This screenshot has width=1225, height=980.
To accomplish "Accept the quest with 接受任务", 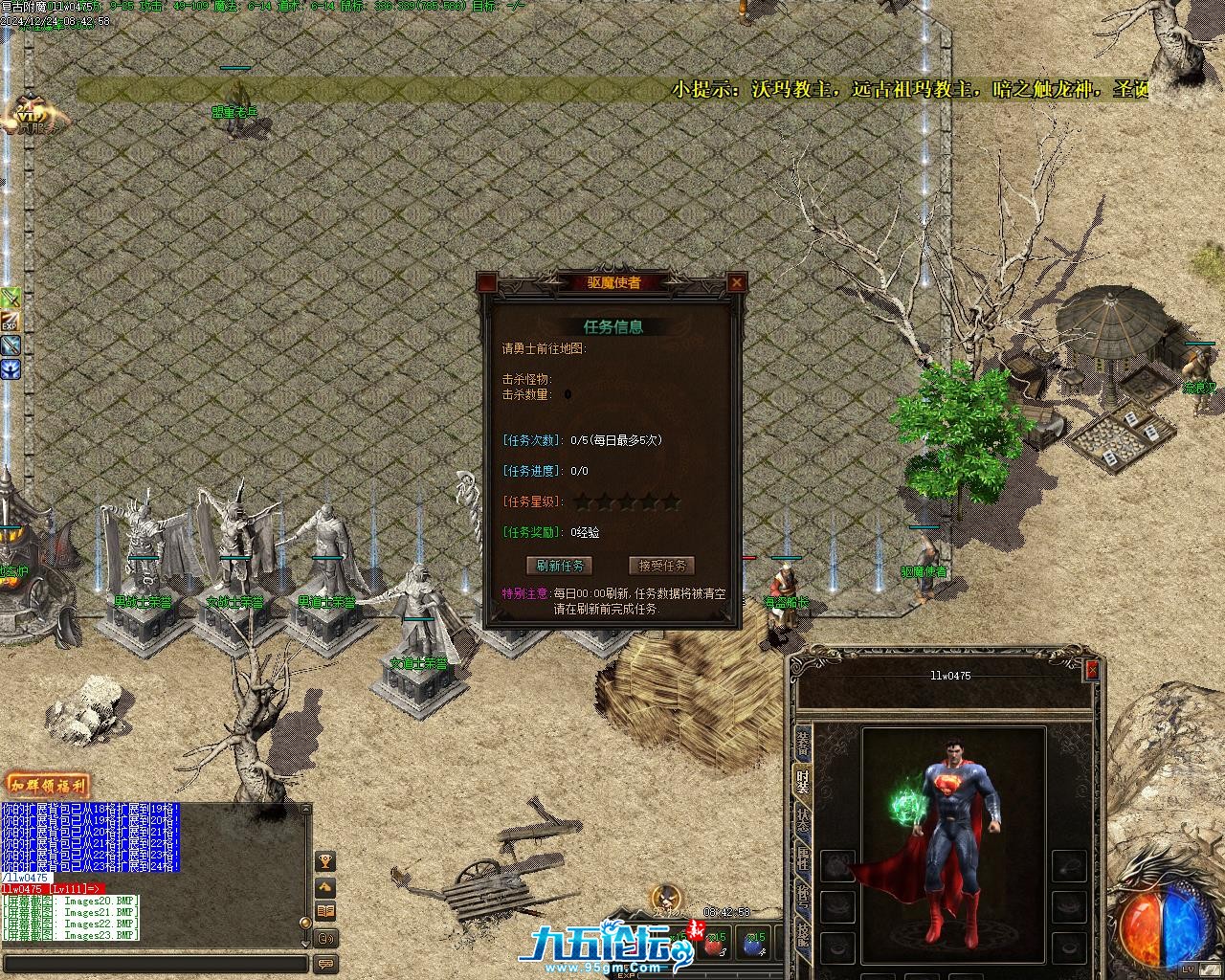I will 661,566.
